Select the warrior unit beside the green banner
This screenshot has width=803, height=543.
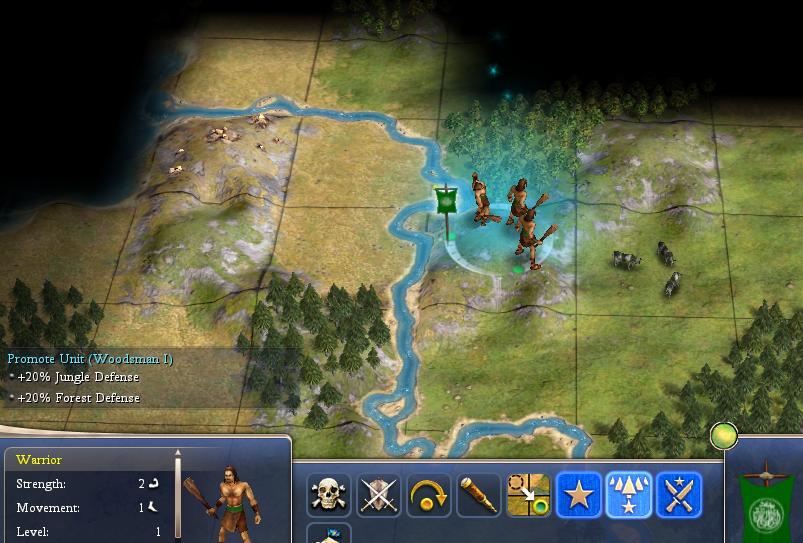482,200
